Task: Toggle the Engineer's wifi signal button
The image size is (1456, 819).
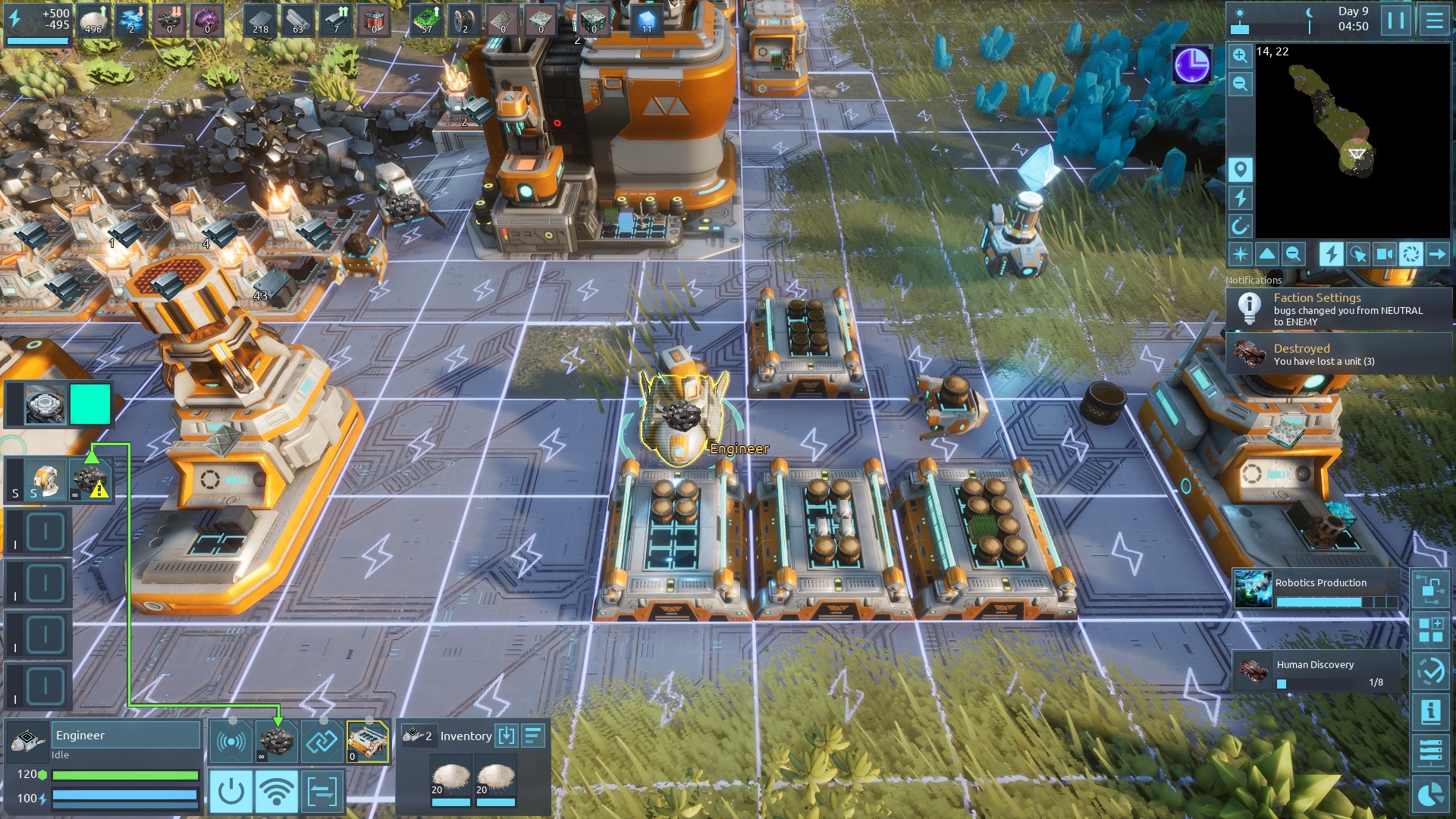Action: [276, 792]
